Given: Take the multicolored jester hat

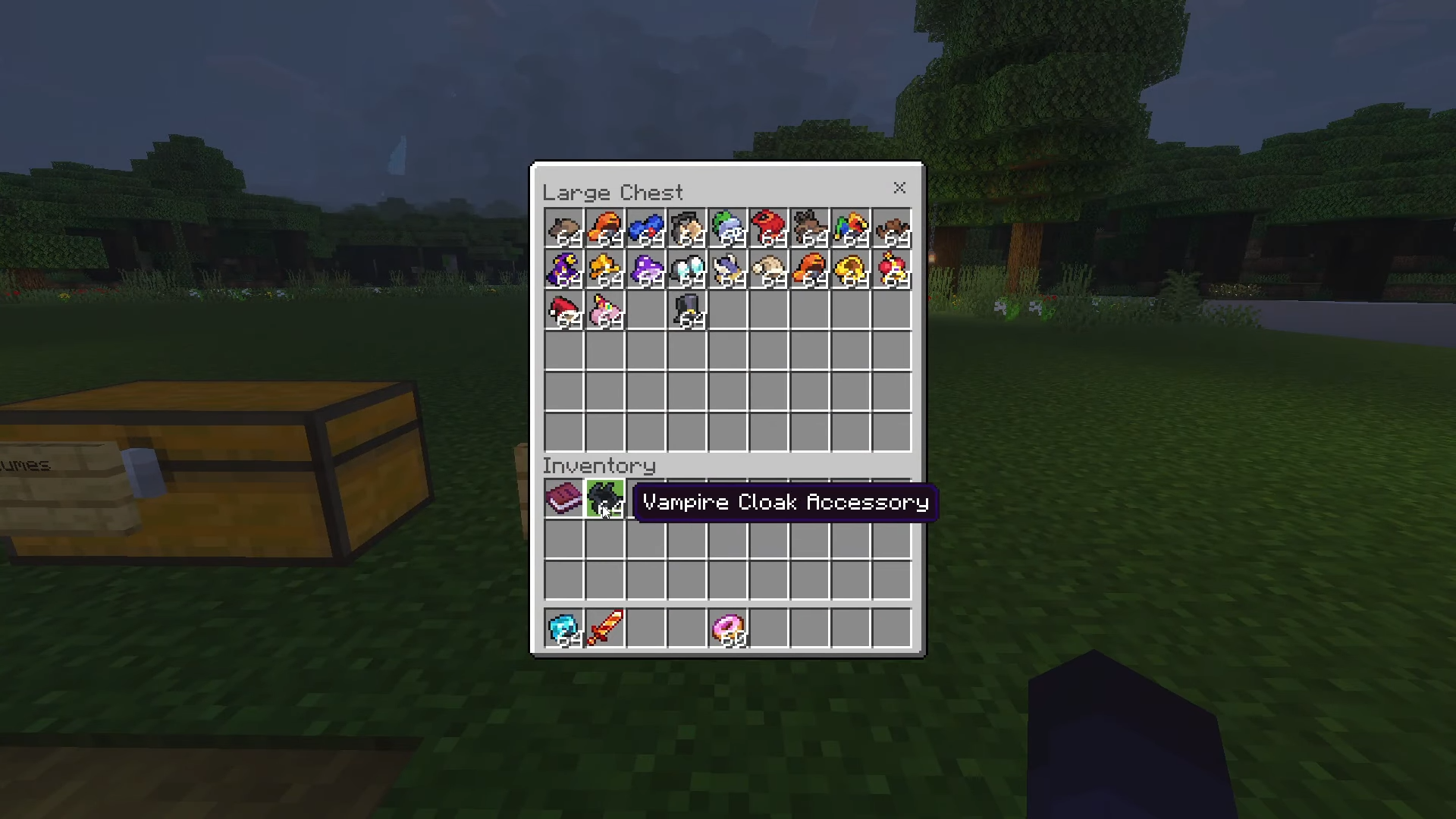Looking at the screenshot, I should click(x=851, y=228).
